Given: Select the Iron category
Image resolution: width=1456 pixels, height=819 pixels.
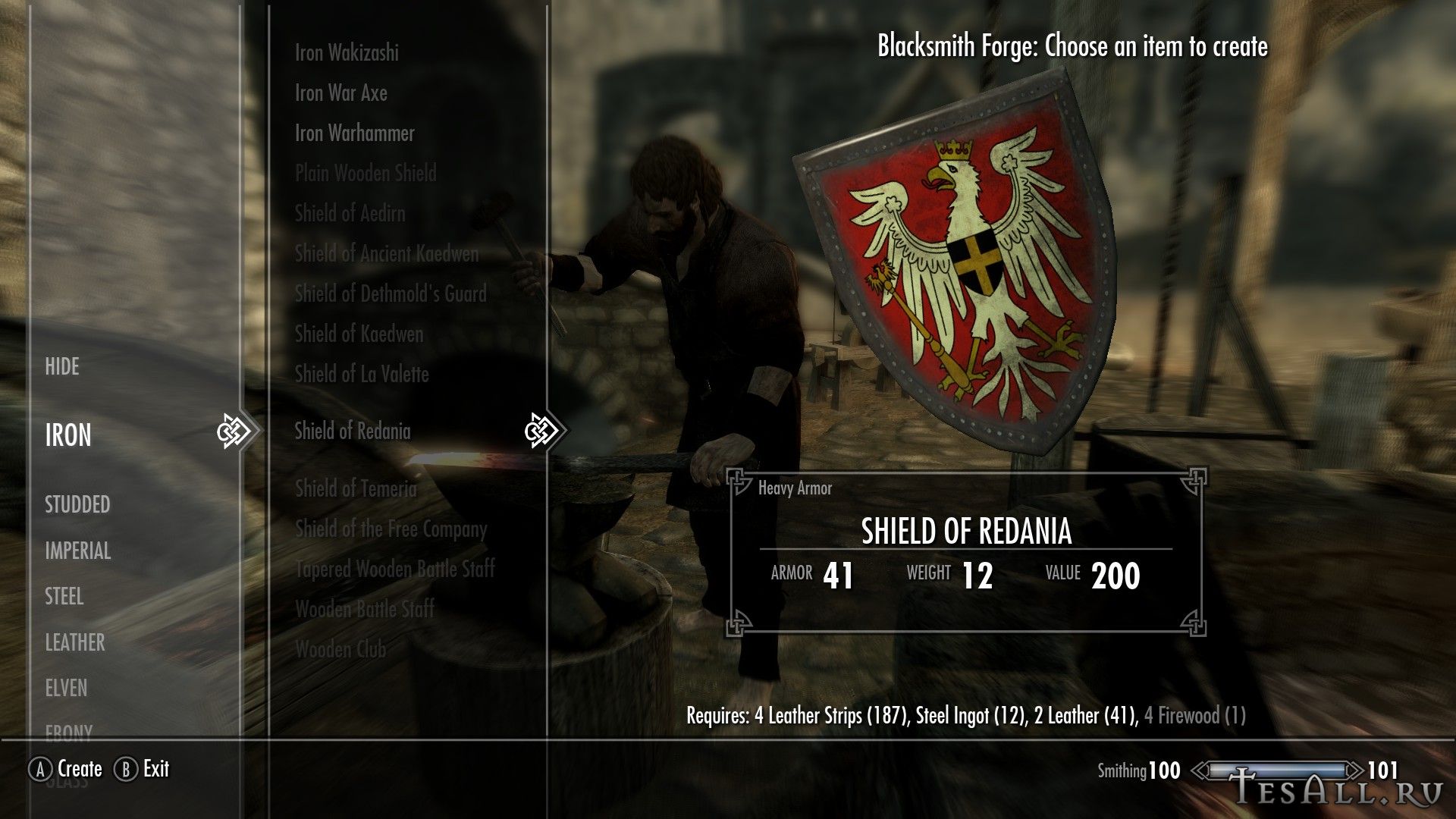Looking at the screenshot, I should pos(68,435).
